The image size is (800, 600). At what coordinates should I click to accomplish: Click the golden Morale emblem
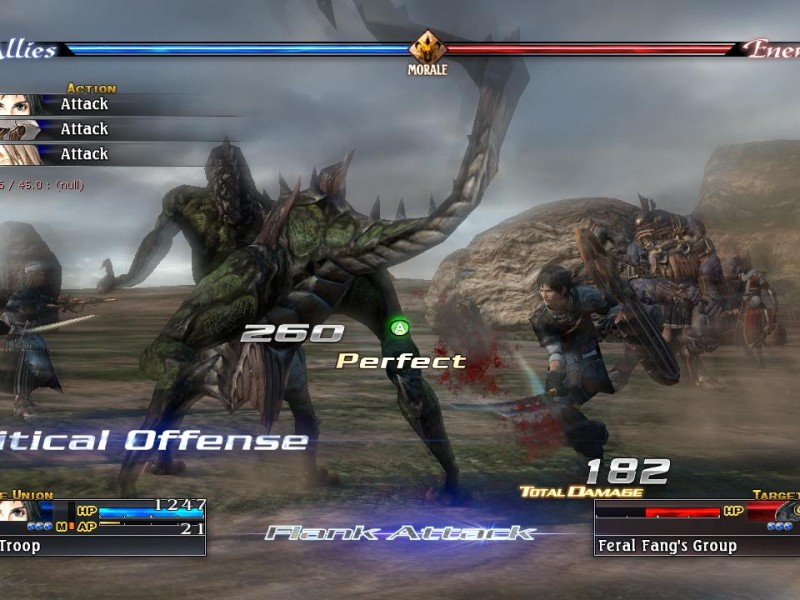pyautogui.click(x=427, y=47)
